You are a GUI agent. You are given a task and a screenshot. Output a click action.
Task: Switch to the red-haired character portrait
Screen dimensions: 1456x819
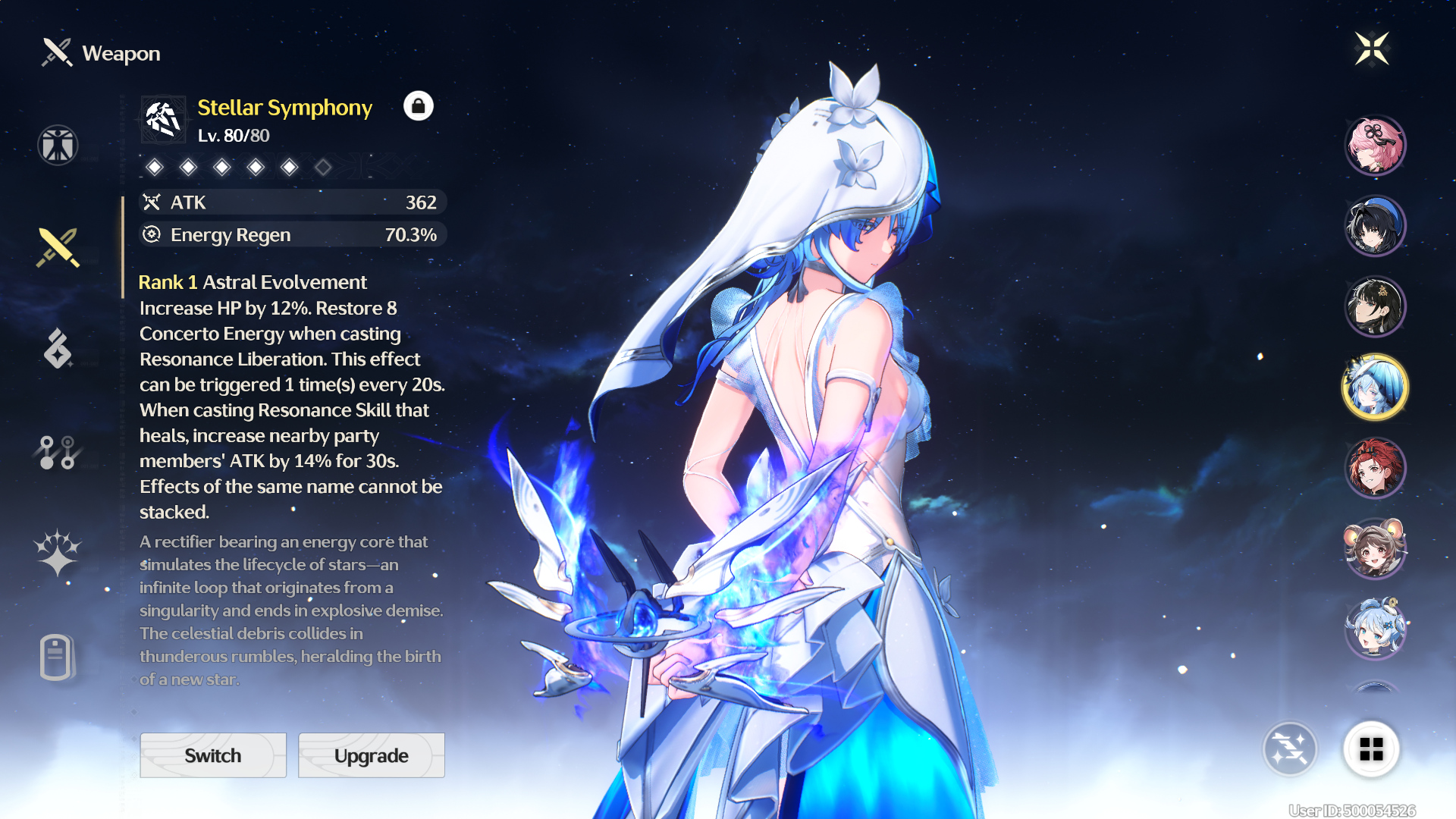1375,468
